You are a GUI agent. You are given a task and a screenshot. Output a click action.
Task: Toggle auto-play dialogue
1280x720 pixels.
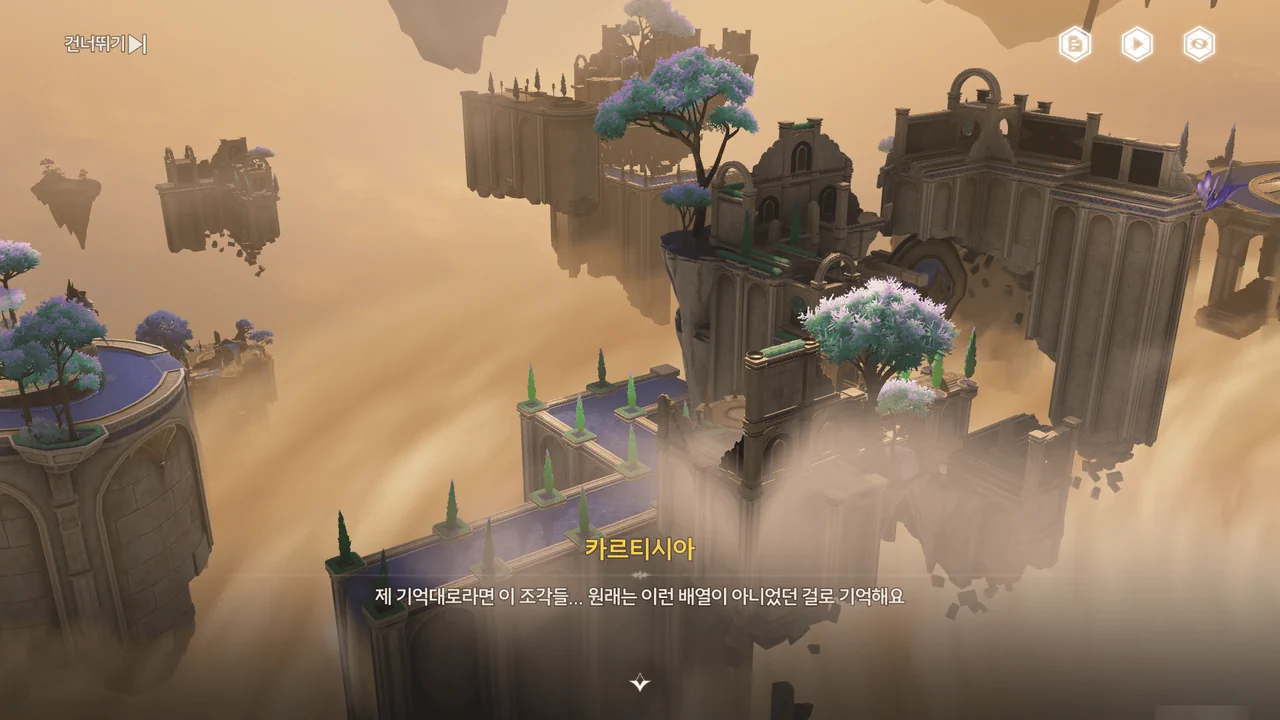point(1137,44)
